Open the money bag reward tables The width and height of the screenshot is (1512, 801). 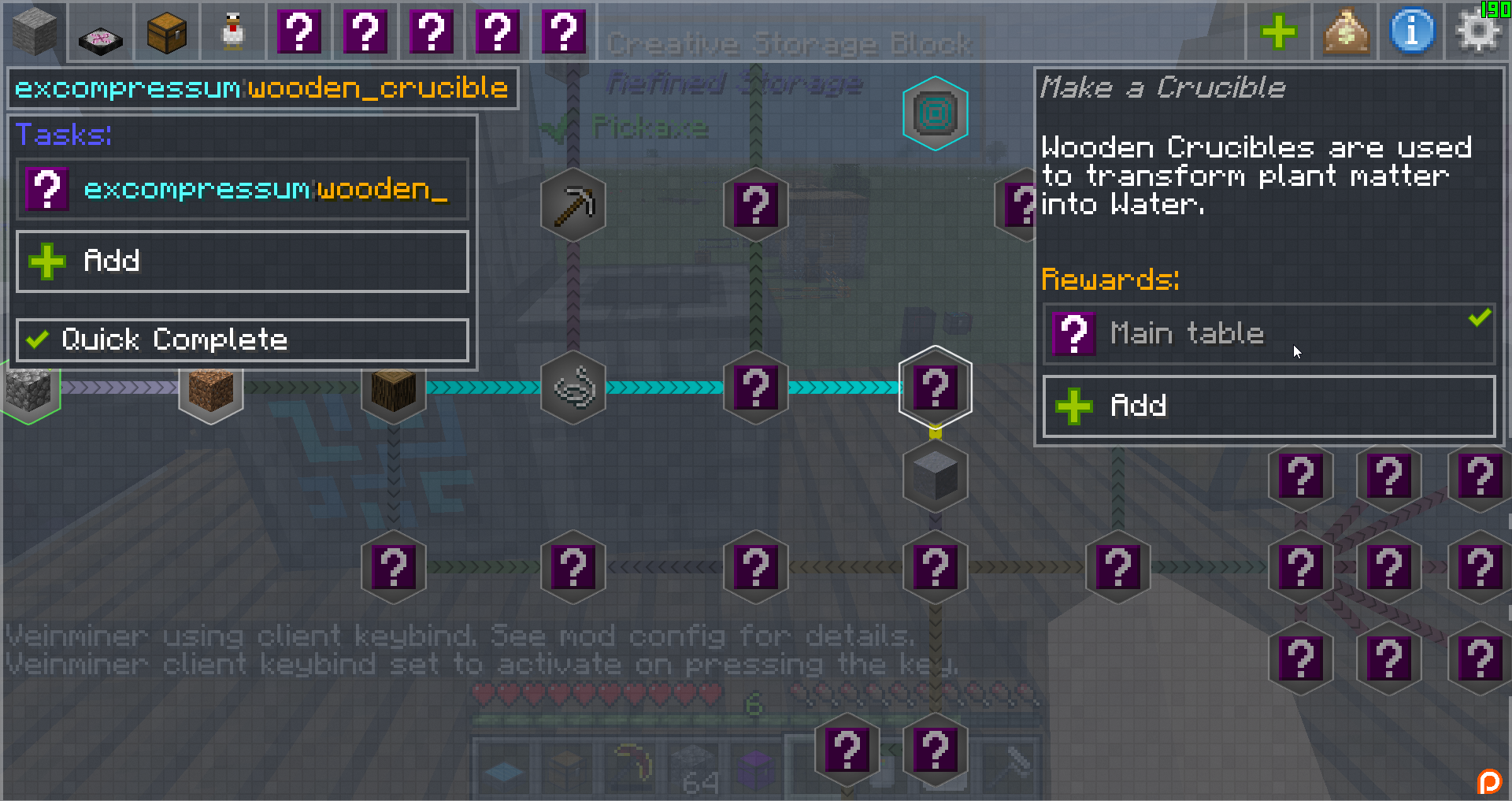[1346, 32]
